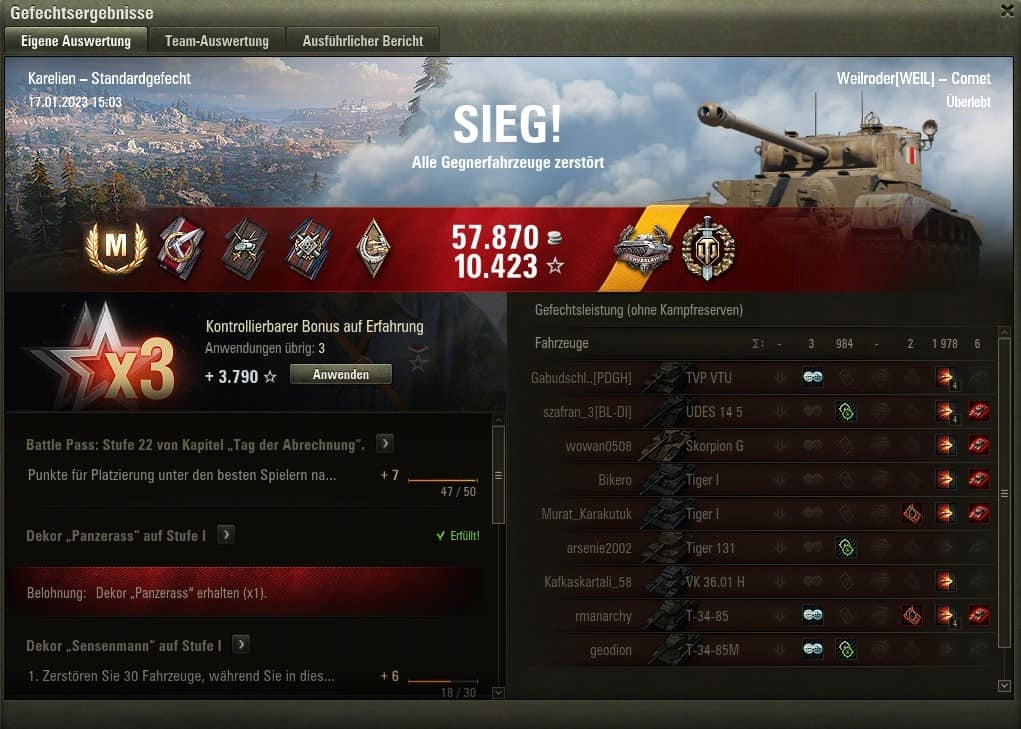
Task: Select the Eigene Auswertung tab
Action: (x=76, y=41)
